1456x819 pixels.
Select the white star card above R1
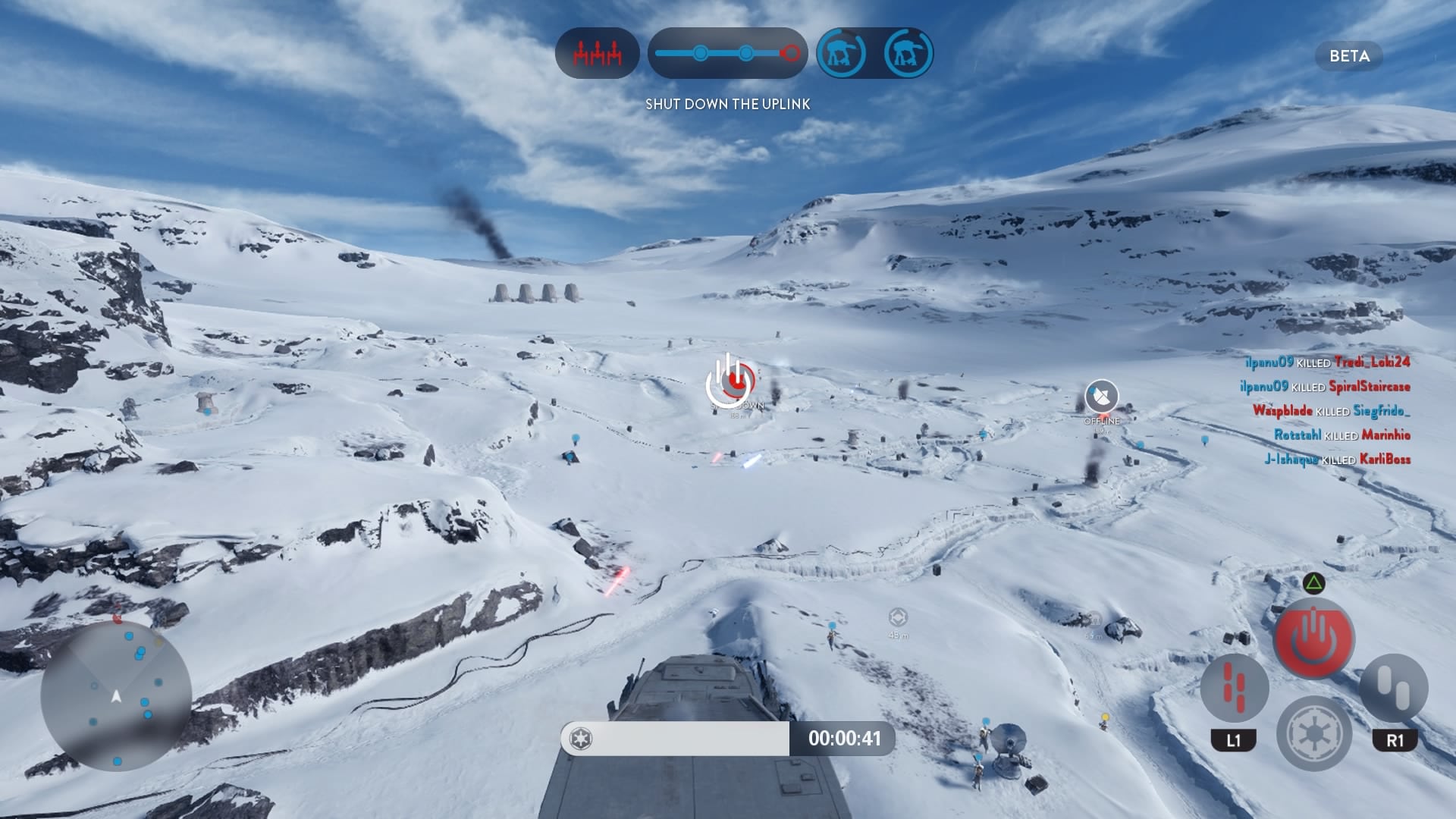[1394, 688]
